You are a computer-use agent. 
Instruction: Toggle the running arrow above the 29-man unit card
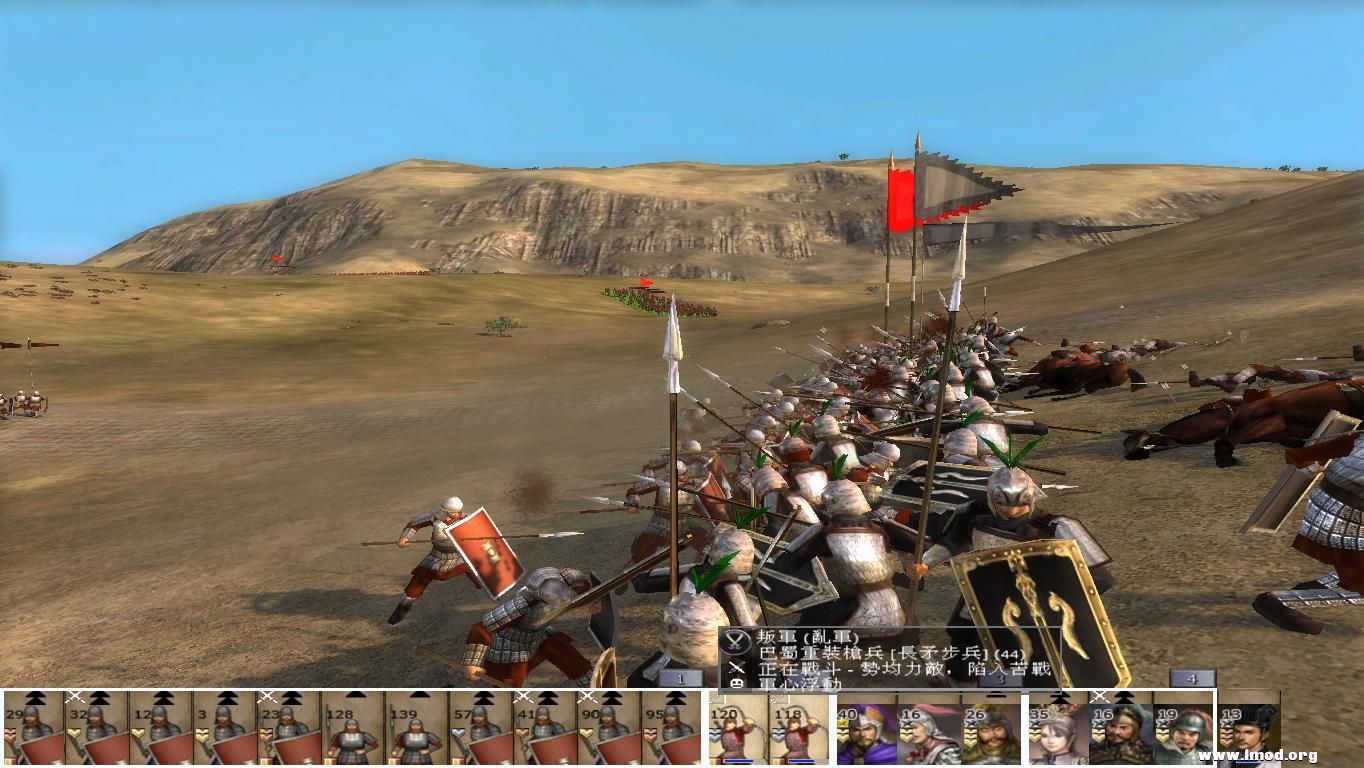pyautogui.click(x=35, y=697)
